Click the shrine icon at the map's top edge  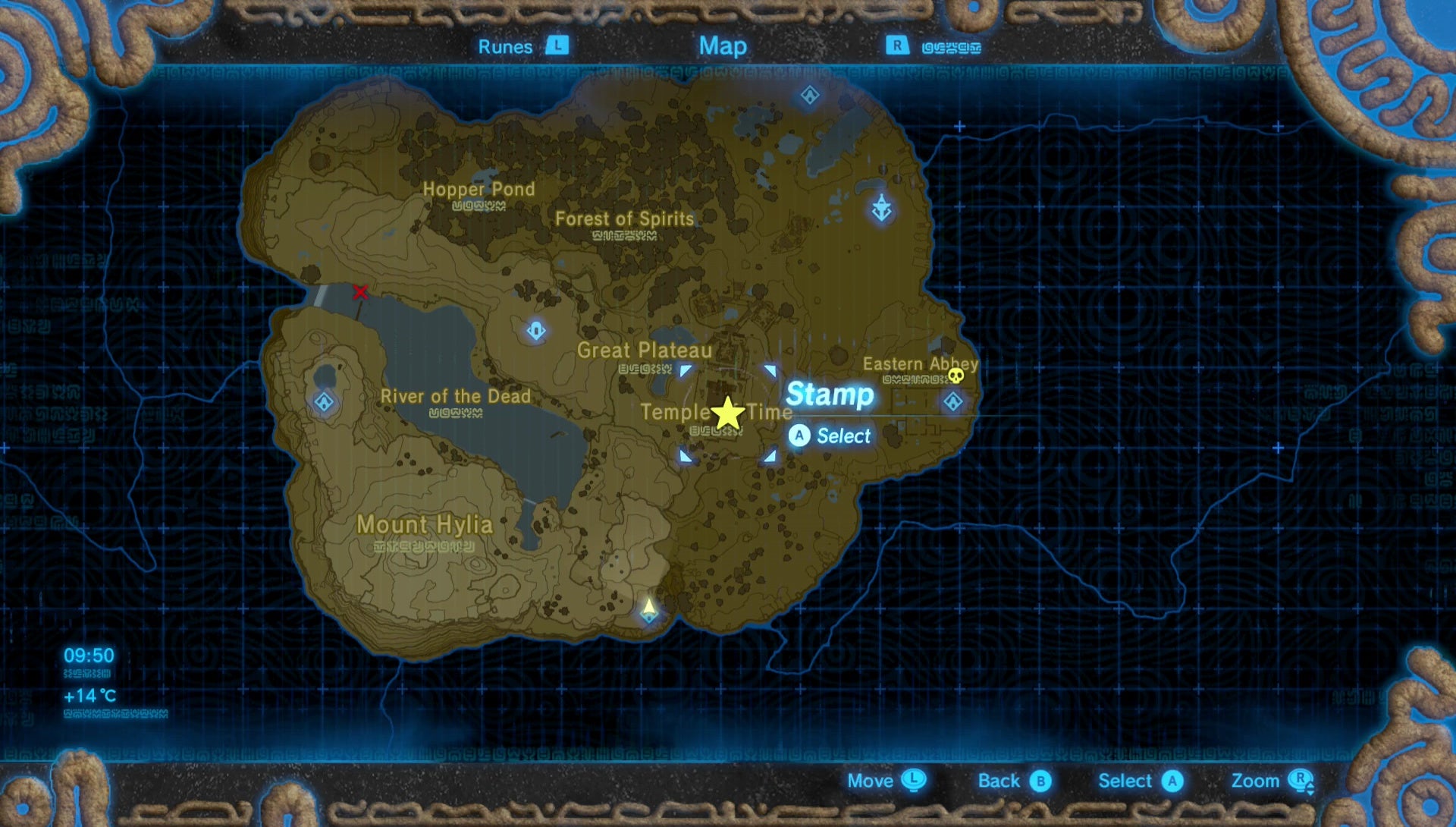tap(808, 94)
